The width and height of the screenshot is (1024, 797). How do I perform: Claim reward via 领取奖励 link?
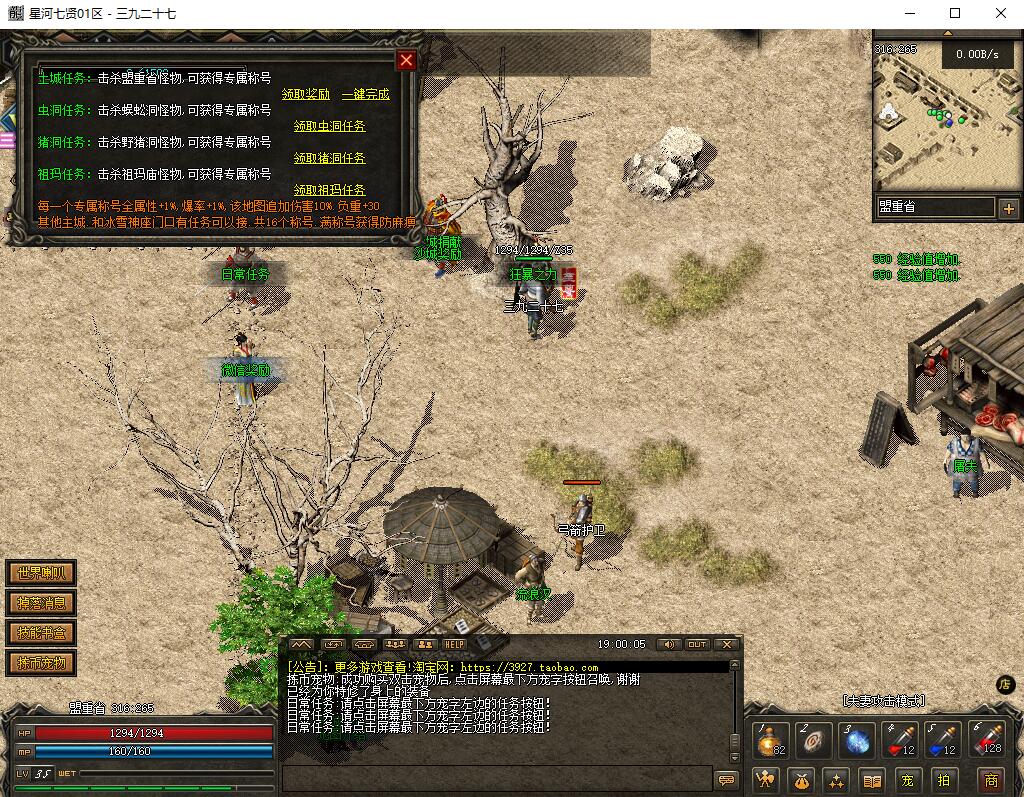[x=305, y=94]
